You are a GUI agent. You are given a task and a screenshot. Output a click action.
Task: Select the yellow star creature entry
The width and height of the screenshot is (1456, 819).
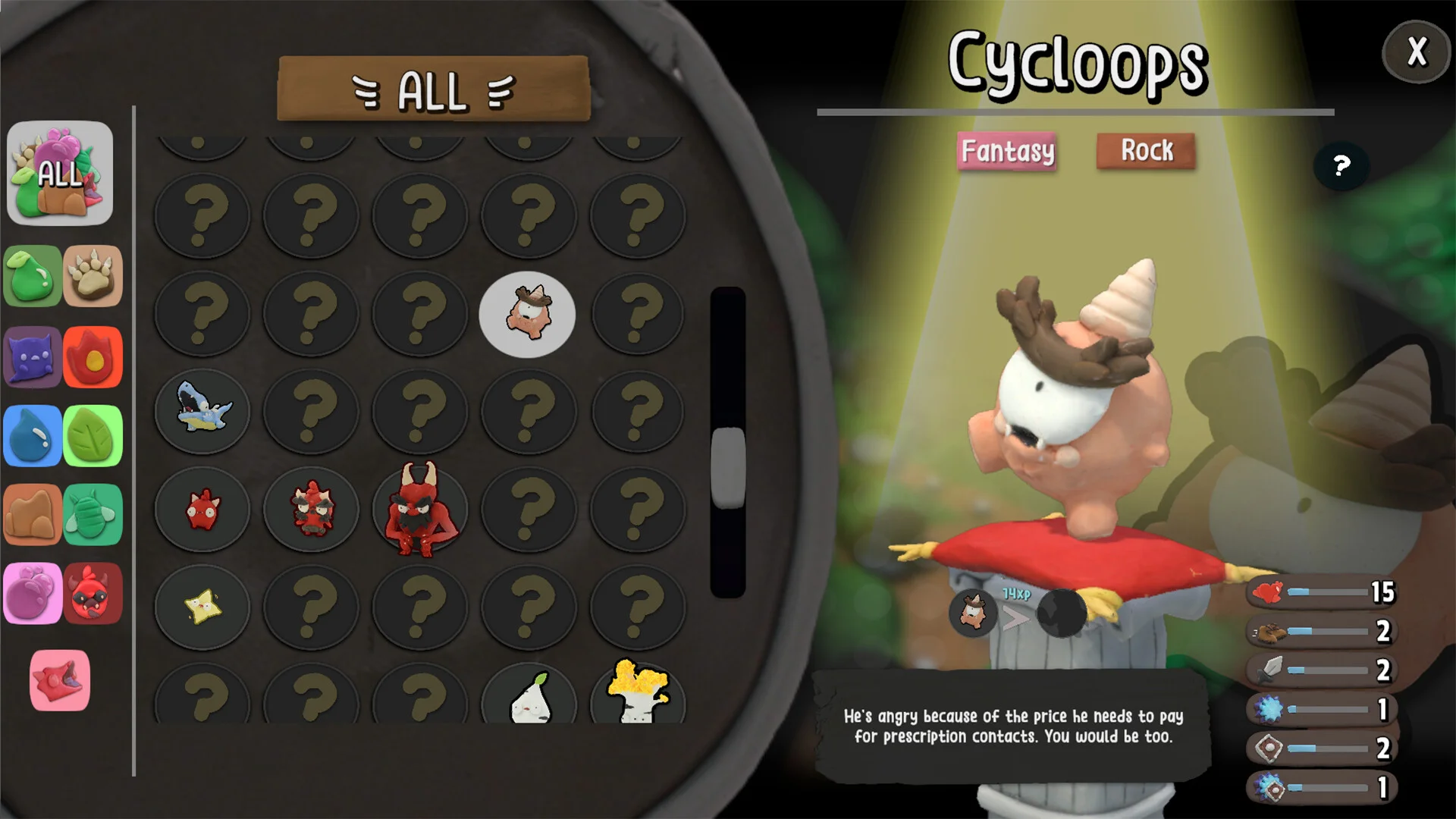(x=202, y=607)
